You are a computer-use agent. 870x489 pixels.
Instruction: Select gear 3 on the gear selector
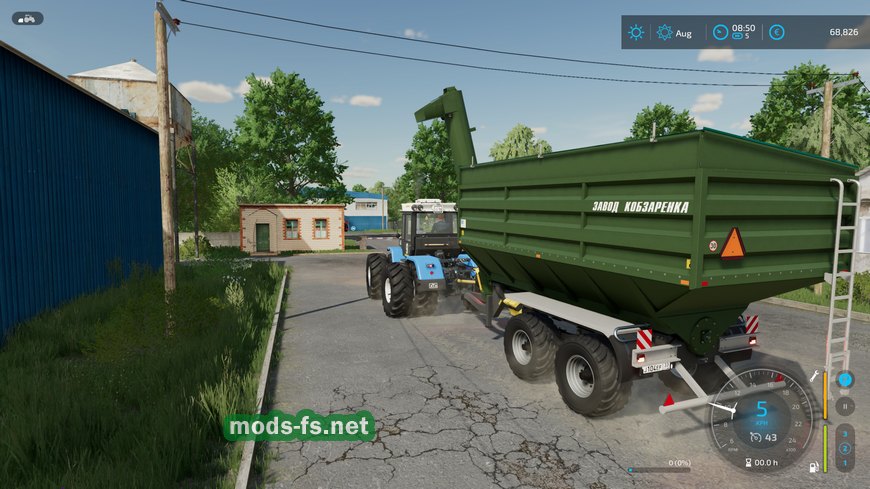point(845,435)
